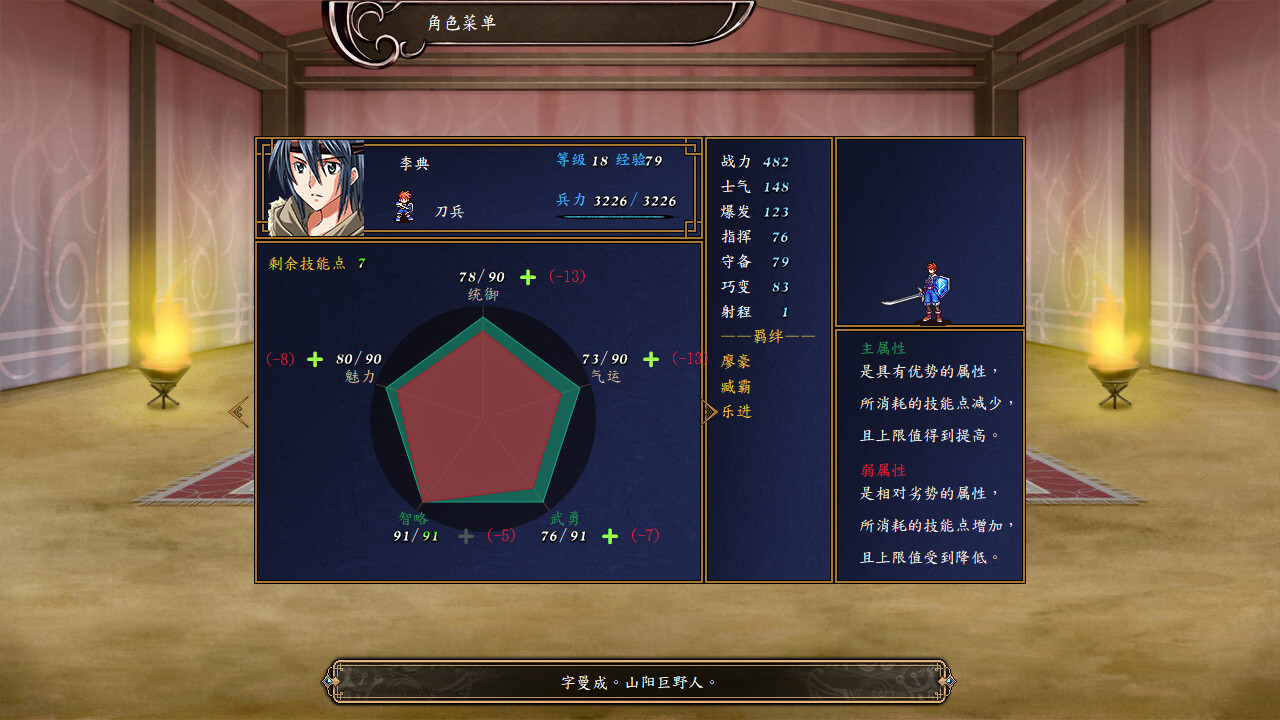This screenshot has height=720, width=1280.
Task: Click the red (-7) next to 武勇
Action: (x=644, y=537)
